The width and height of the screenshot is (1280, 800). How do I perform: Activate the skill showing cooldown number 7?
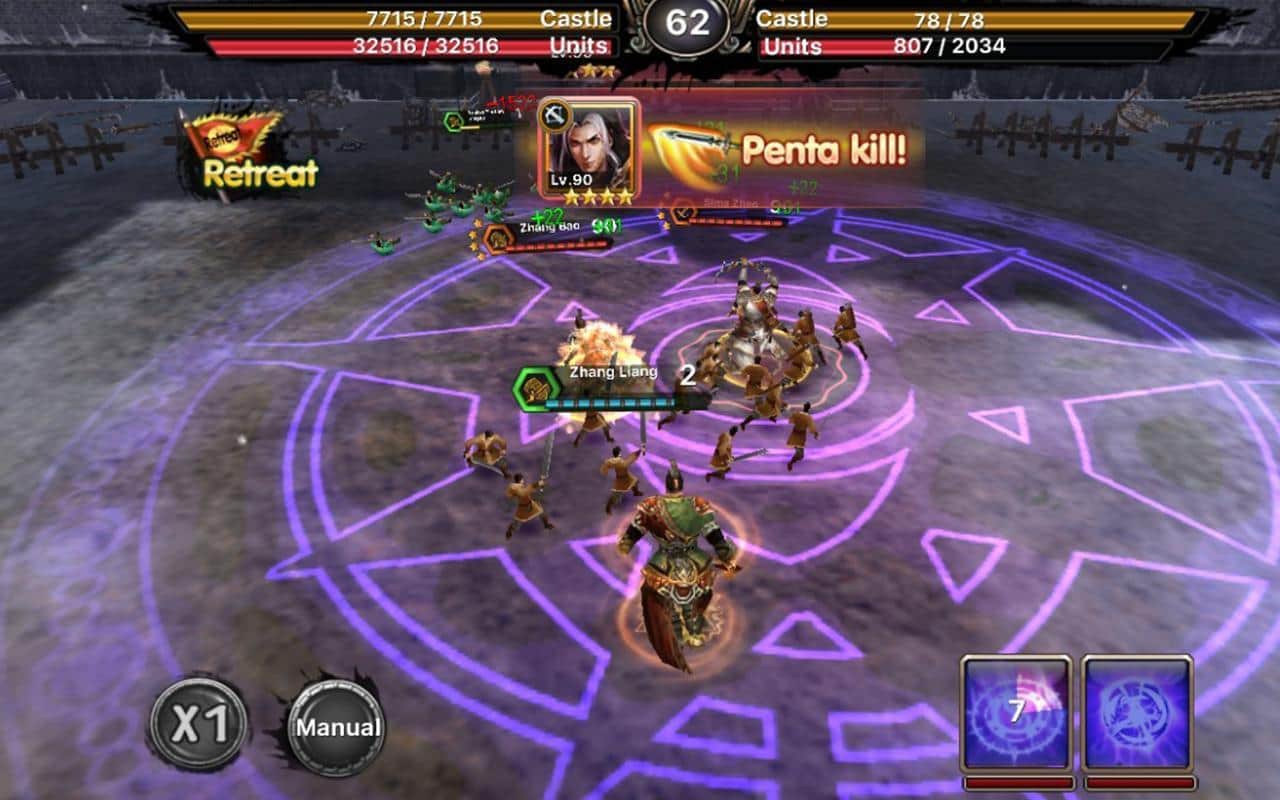click(1016, 713)
